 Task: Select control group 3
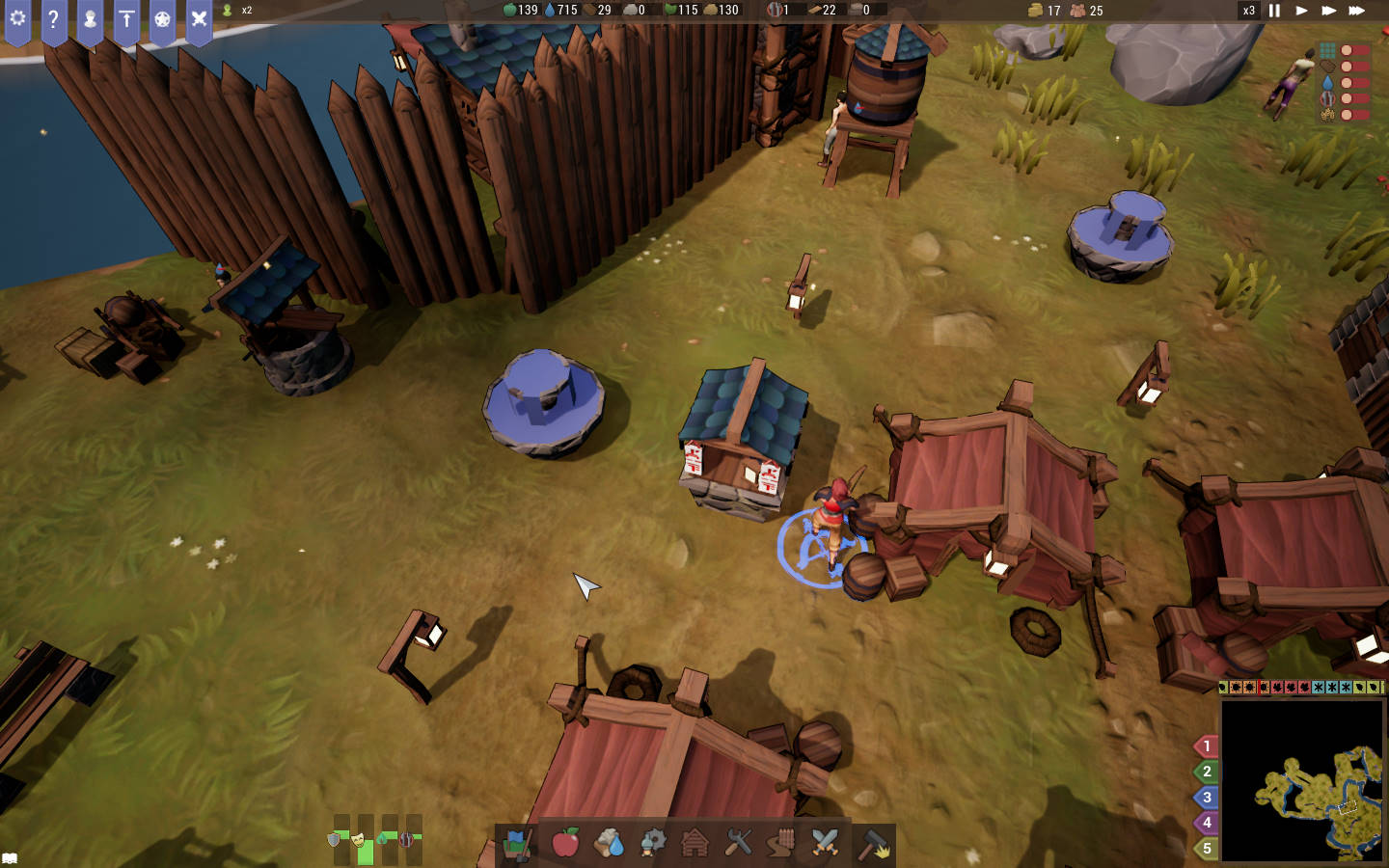coord(1206,798)
